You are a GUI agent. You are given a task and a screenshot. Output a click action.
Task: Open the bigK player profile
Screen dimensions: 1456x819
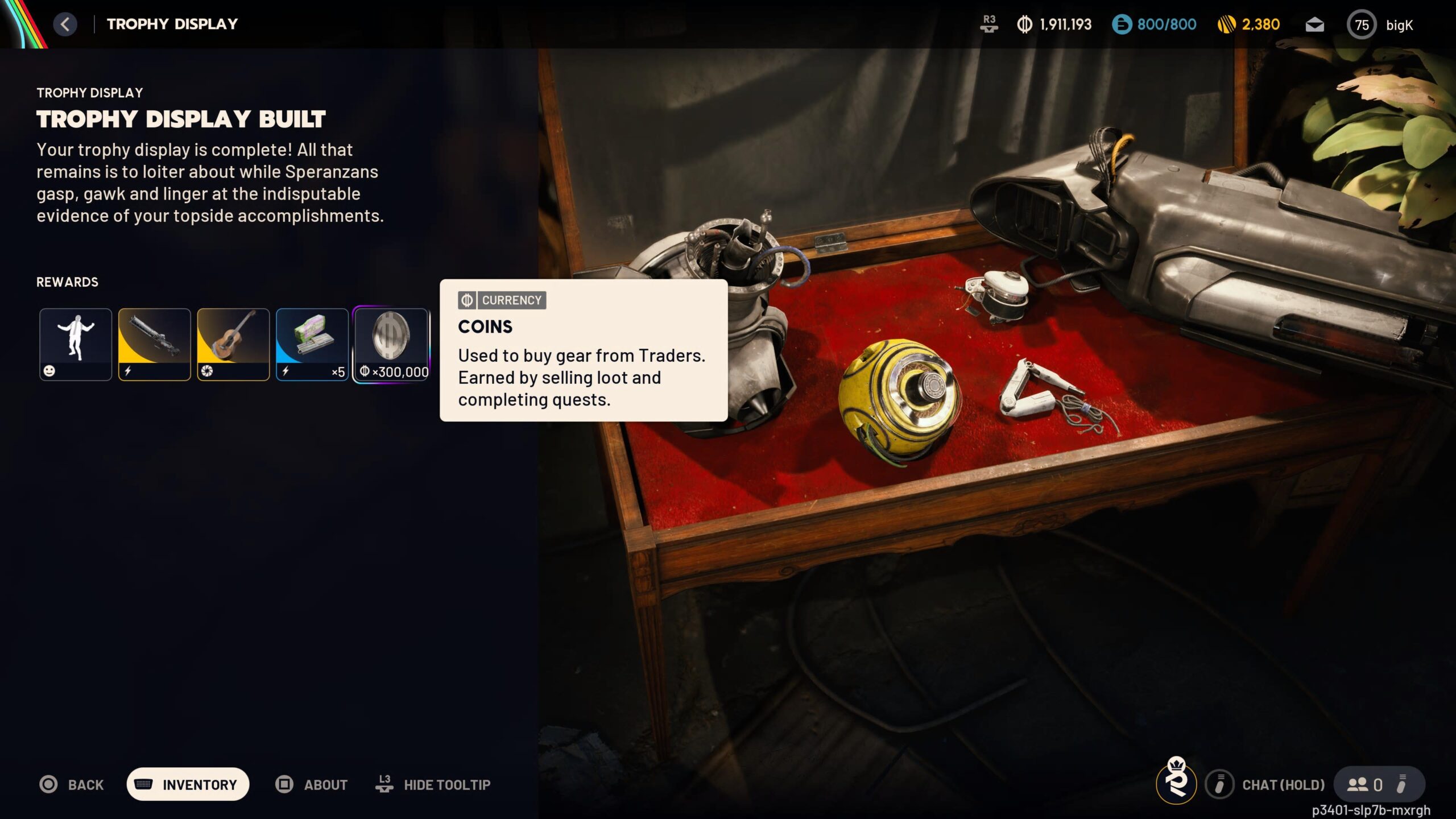(x=1380, y=24)
